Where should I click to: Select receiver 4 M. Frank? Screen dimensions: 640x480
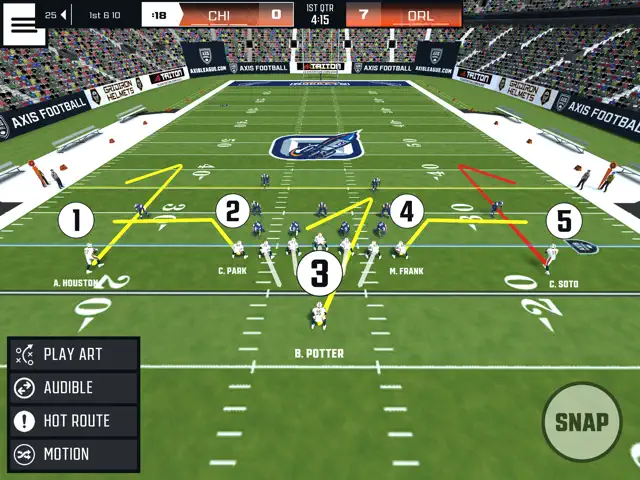tap(405, 211)
